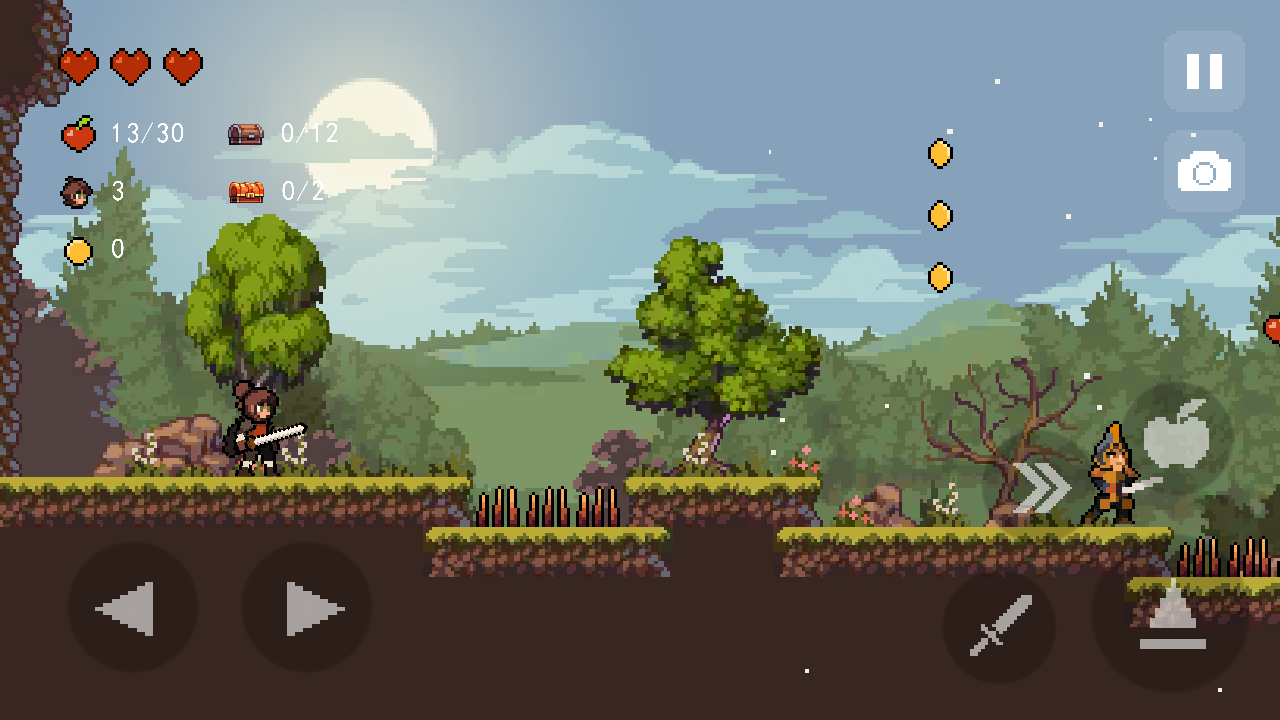
Task: Tap the move right arrow
Action: tap(307, 608)
